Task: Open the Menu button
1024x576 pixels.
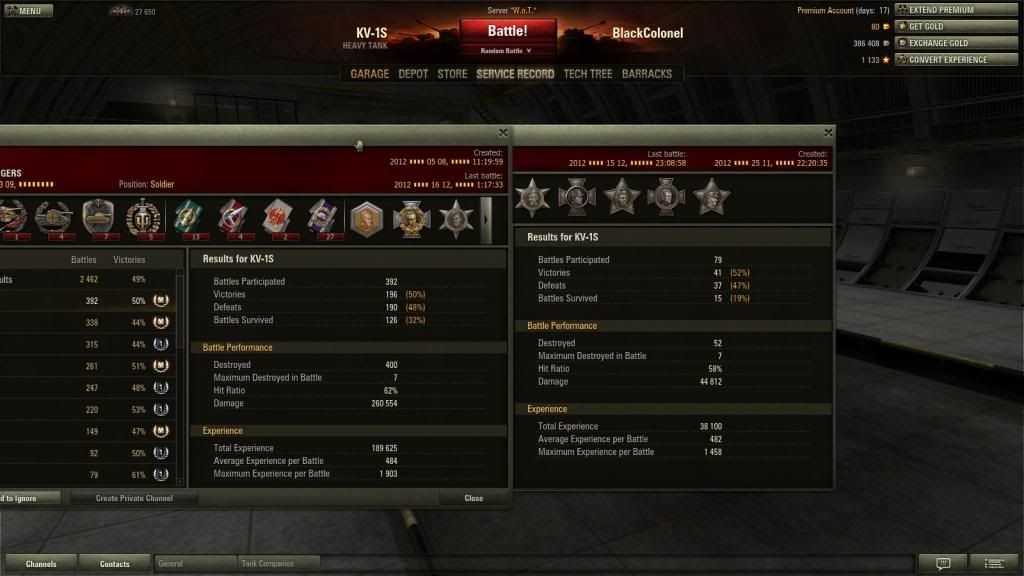Action: pos(28,11)
